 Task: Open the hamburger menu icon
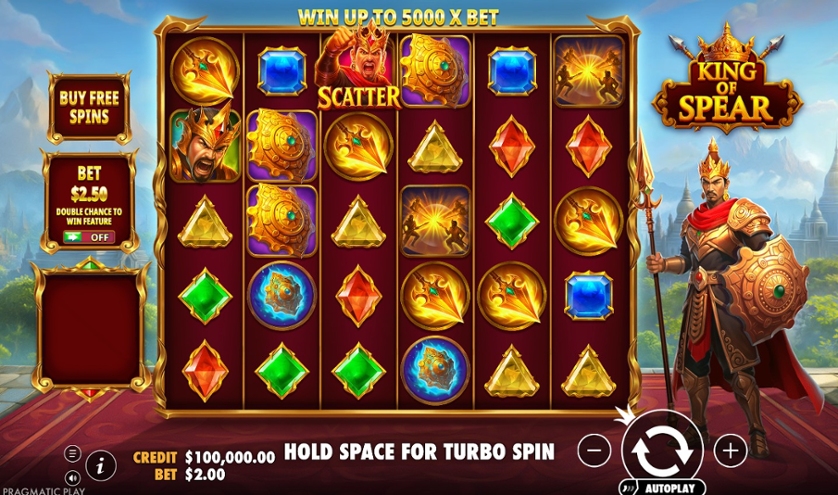73,453
